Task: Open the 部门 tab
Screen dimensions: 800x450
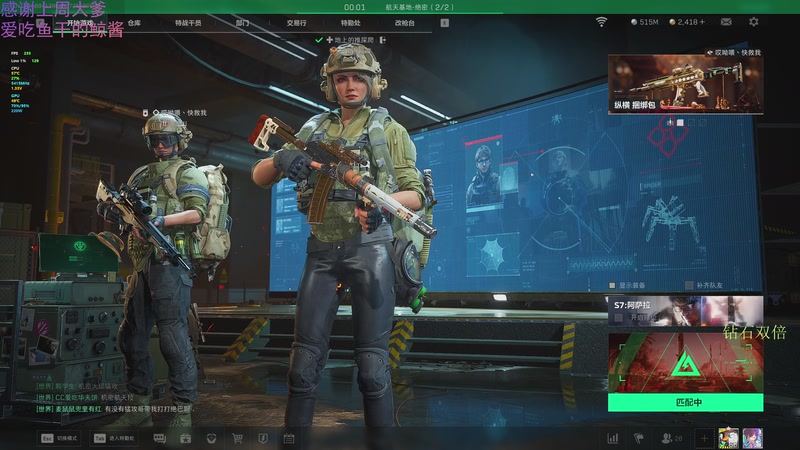Action: pos(243,21)
